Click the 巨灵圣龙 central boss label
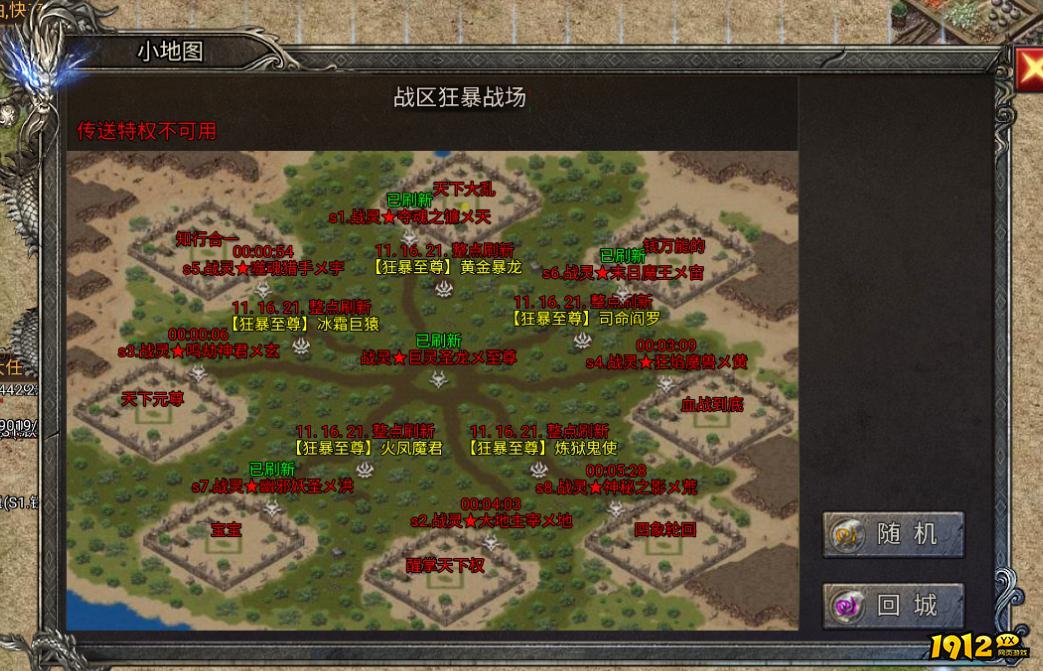Screen dimensions: 1043x671 (x=439, y=357)
